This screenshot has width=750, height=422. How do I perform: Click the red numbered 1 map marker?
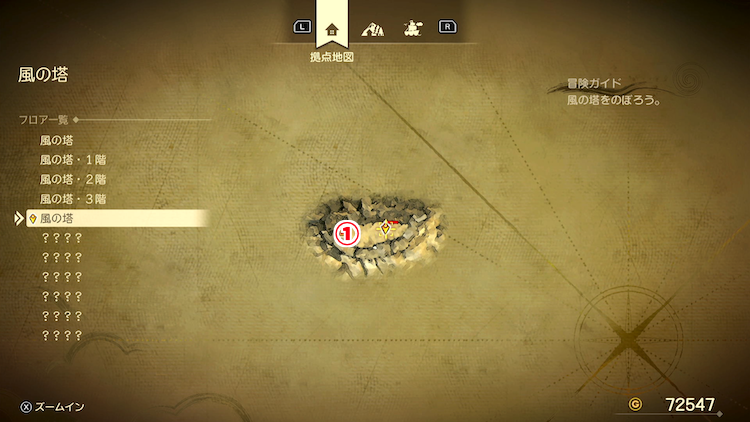click(x=346, y=233)
